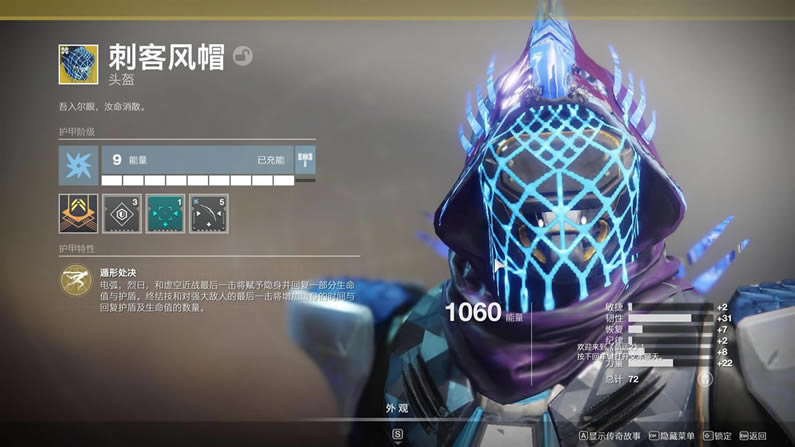
Task: Toggle the lock icon beside the item name
Action: (243, 57)
